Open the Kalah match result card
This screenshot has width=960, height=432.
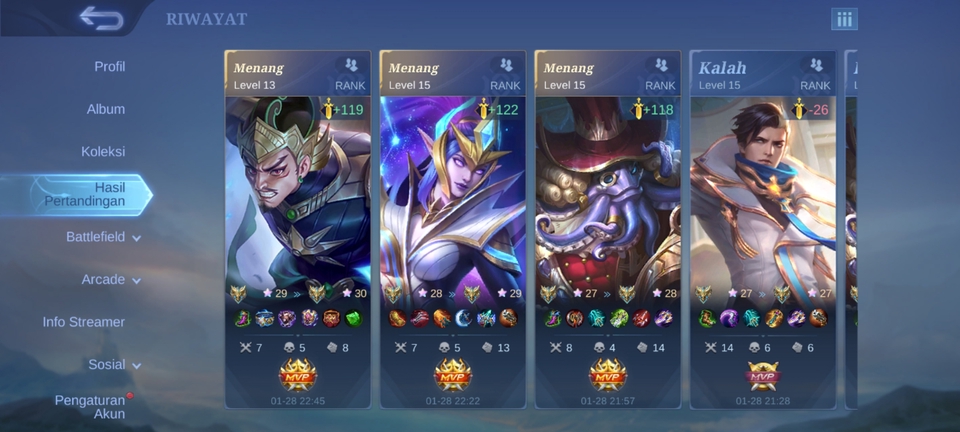tap(762, 230)
